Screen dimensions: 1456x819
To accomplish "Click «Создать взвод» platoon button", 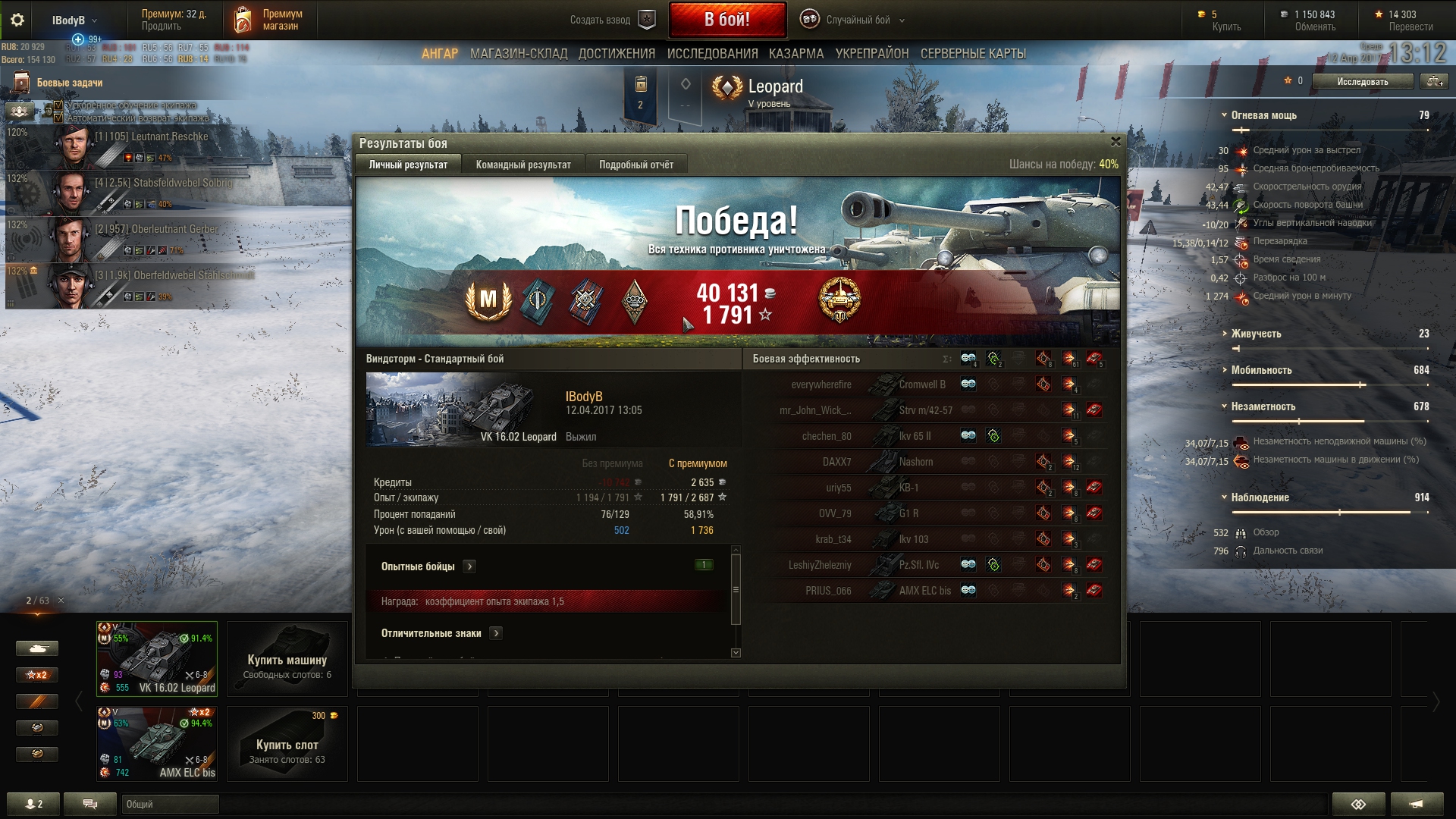I will pyautogui.click(x=613, y=20).
